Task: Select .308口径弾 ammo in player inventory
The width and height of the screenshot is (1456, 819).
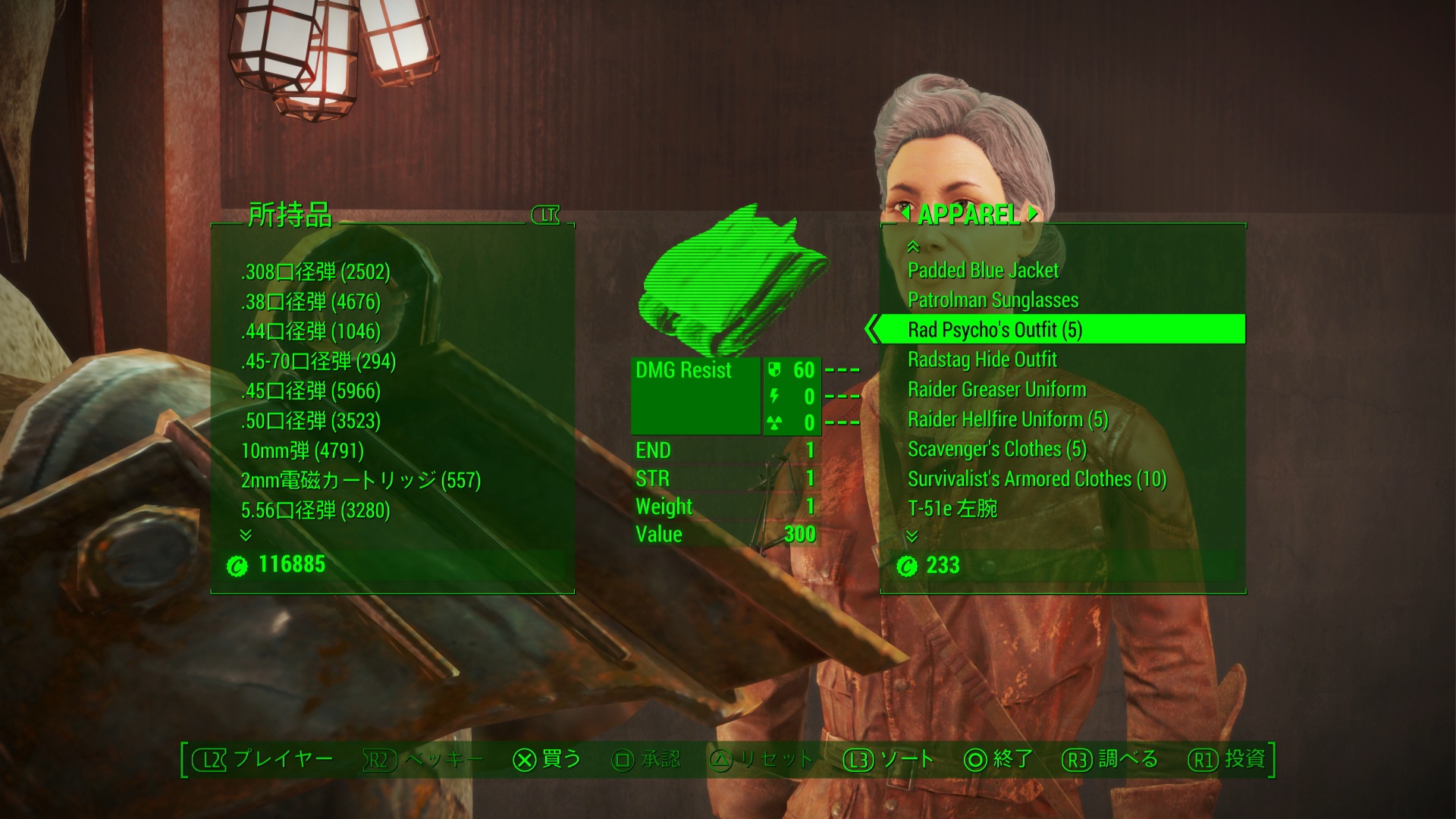Action: 315,272
